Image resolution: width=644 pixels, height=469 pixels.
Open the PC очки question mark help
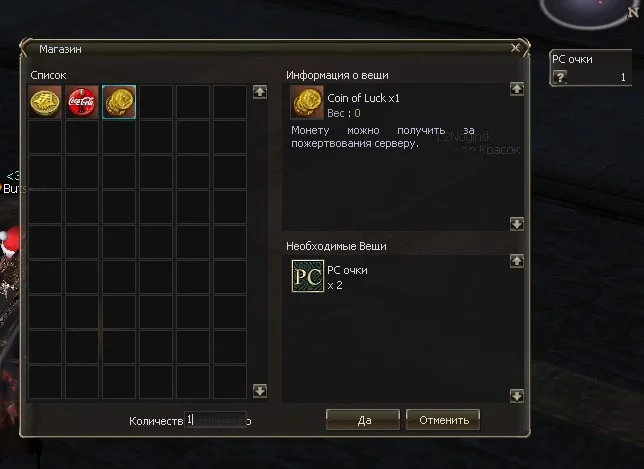point(560,78)
